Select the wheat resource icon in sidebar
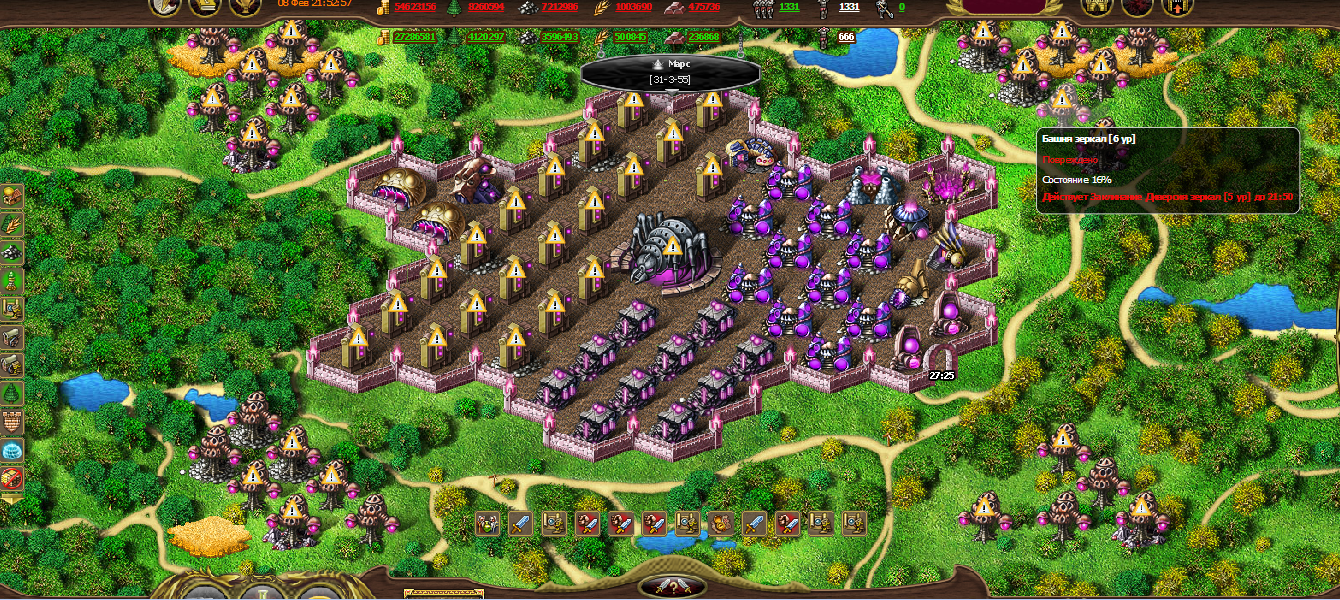Viewport: 1340px width, 600px height. [13, 223]
